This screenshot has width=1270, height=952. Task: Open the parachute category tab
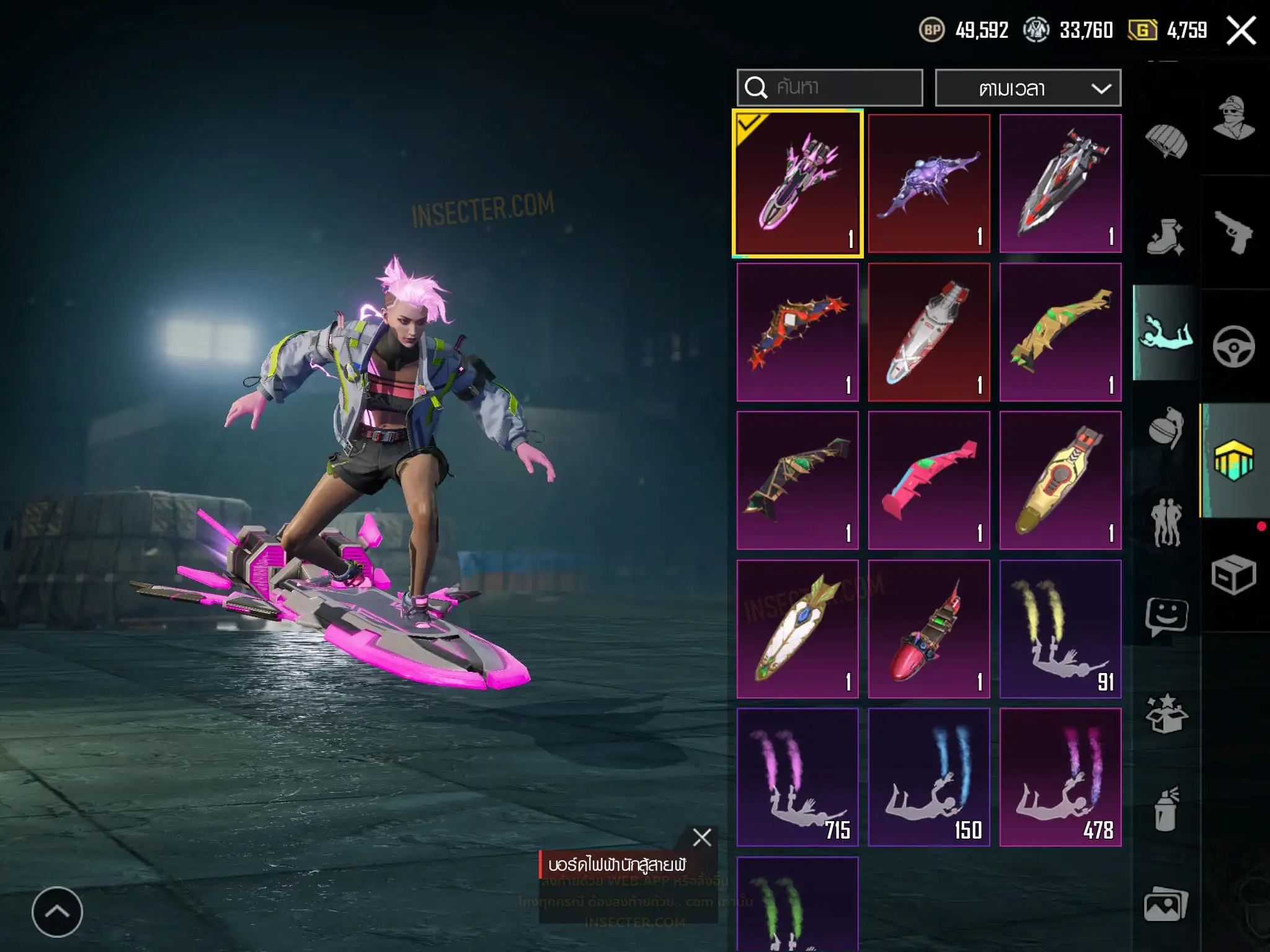[x=1166, y=141]
